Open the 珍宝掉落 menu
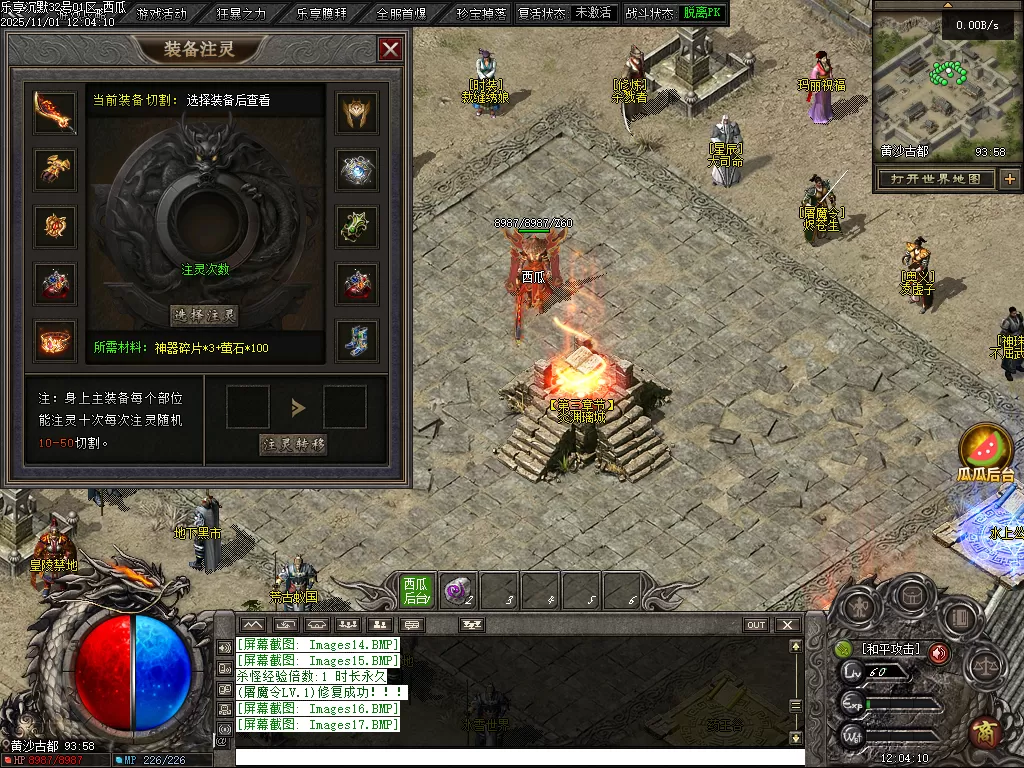The image size is (1024, 768). click(481, 14)
